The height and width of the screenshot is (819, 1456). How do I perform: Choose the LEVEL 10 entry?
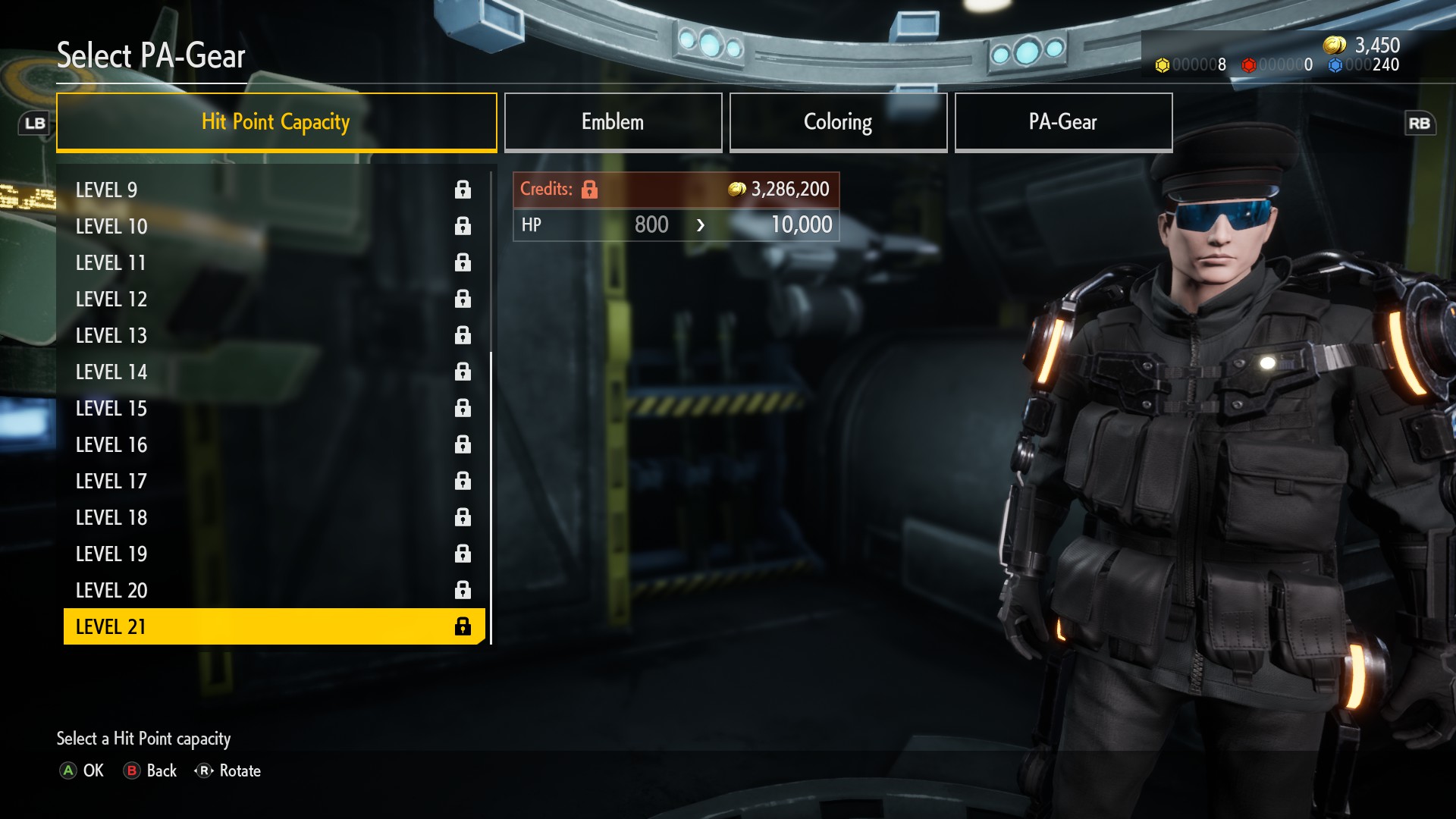[x=273, y=226]
